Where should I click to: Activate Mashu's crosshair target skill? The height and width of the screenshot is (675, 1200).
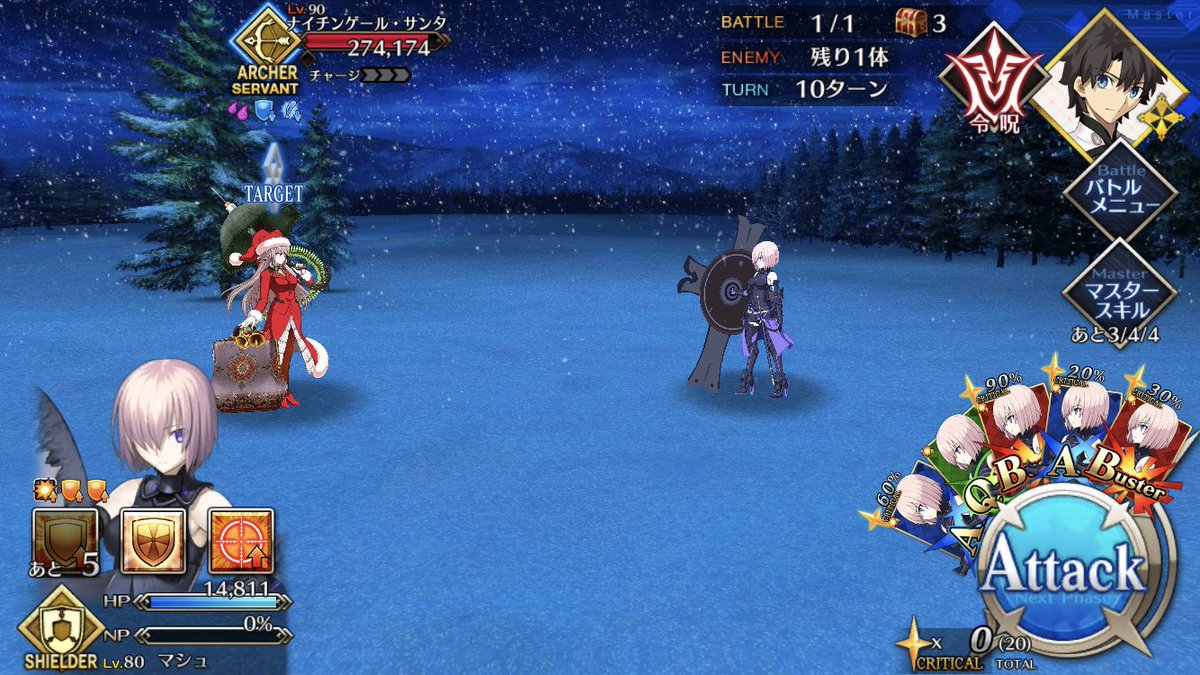coord(241,541)
